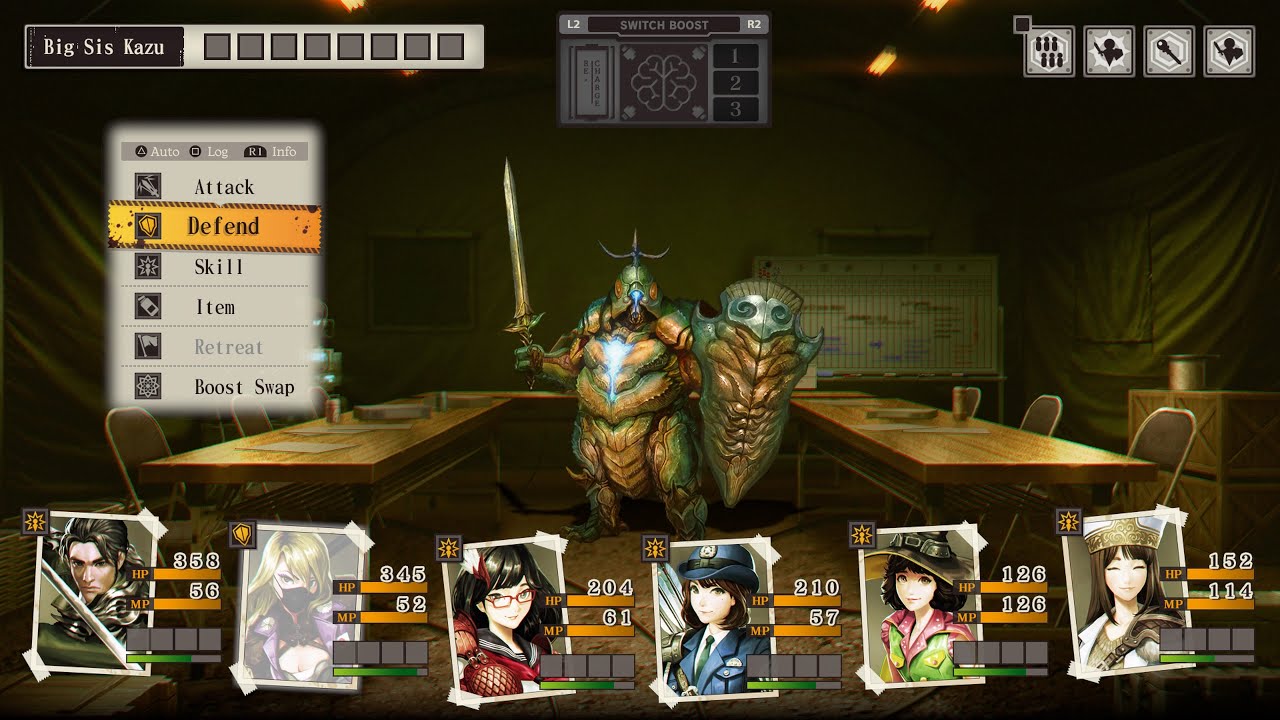Click the six-figure party formation icon
Image resolution: width=1280 pixels, height=720 pixels.
point(1049,52)
